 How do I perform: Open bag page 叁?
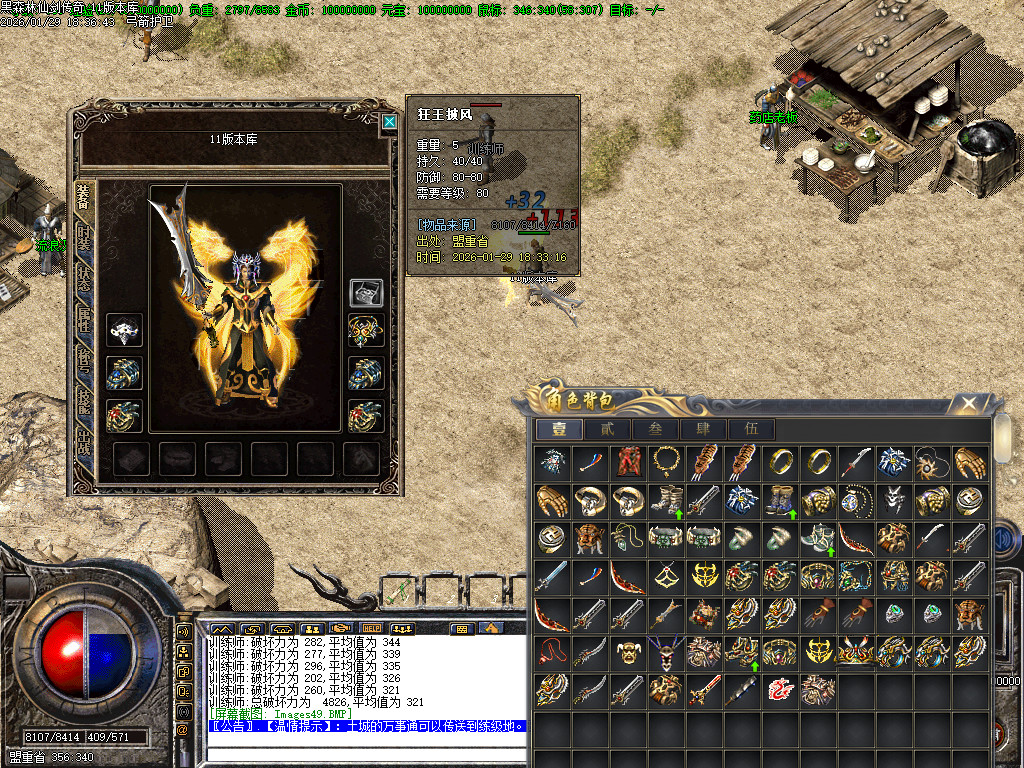click(x=655, y=429)
